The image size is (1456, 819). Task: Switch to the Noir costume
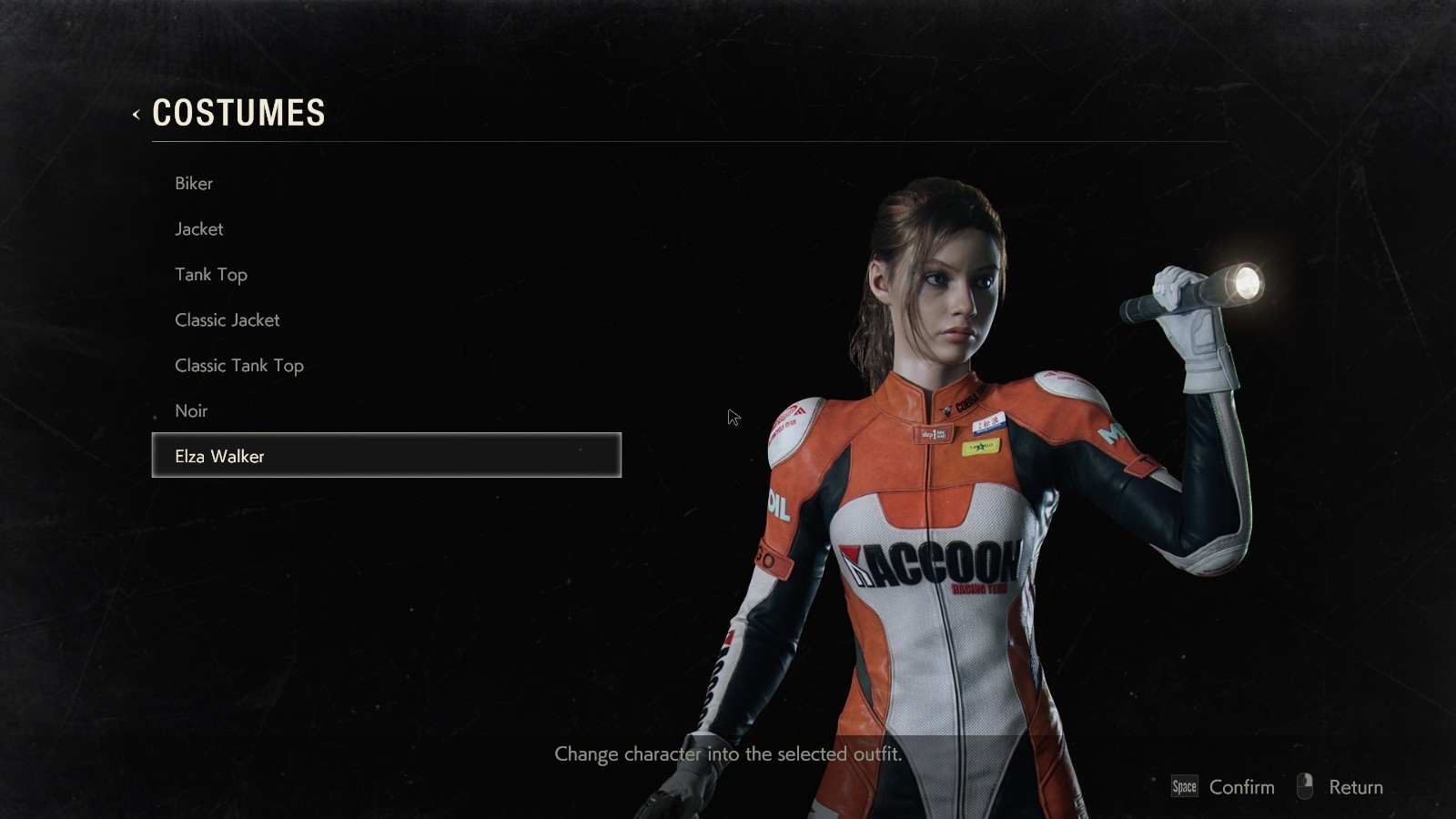191,410
